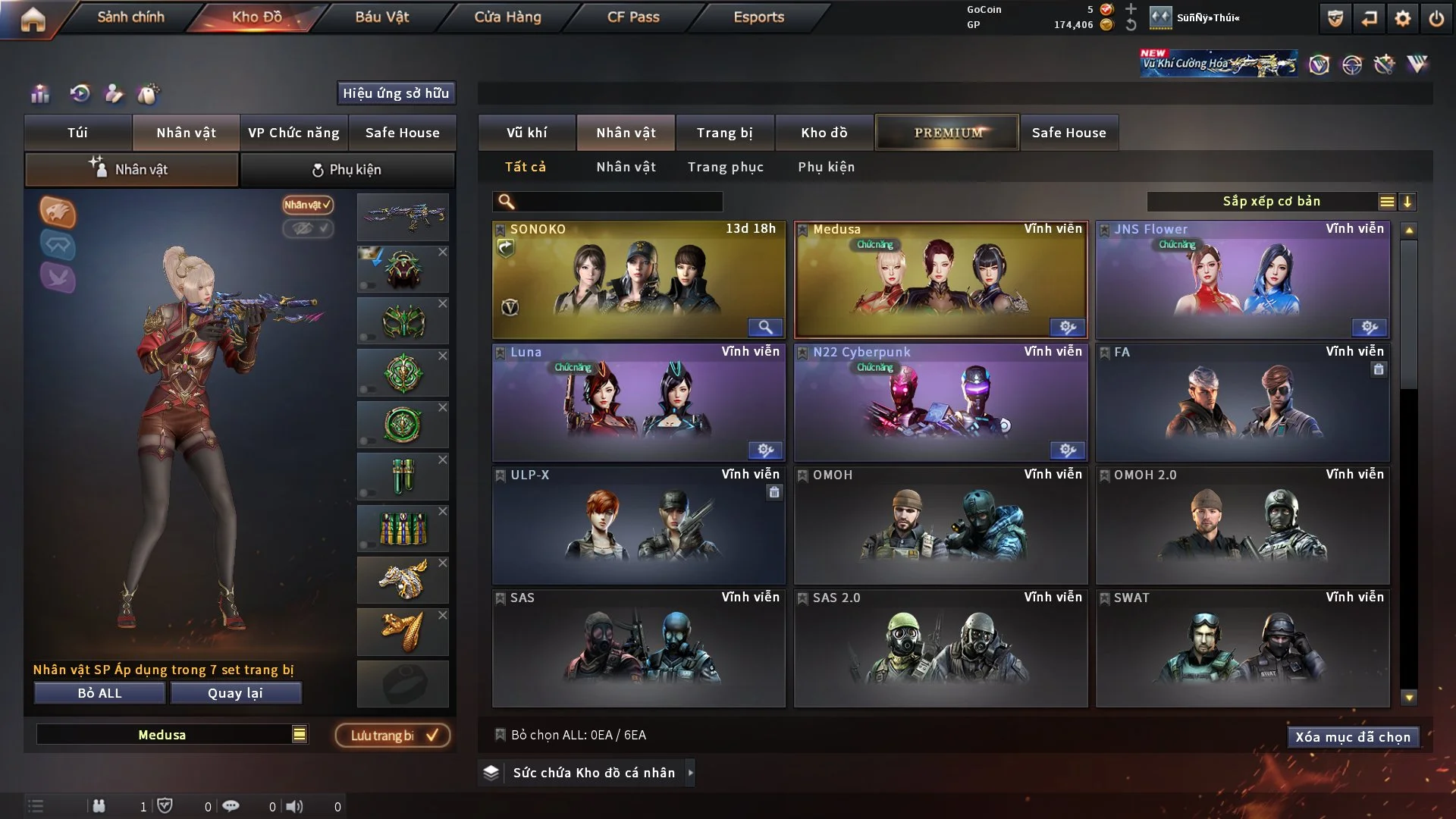Pick the SWAT character card

1242,648
